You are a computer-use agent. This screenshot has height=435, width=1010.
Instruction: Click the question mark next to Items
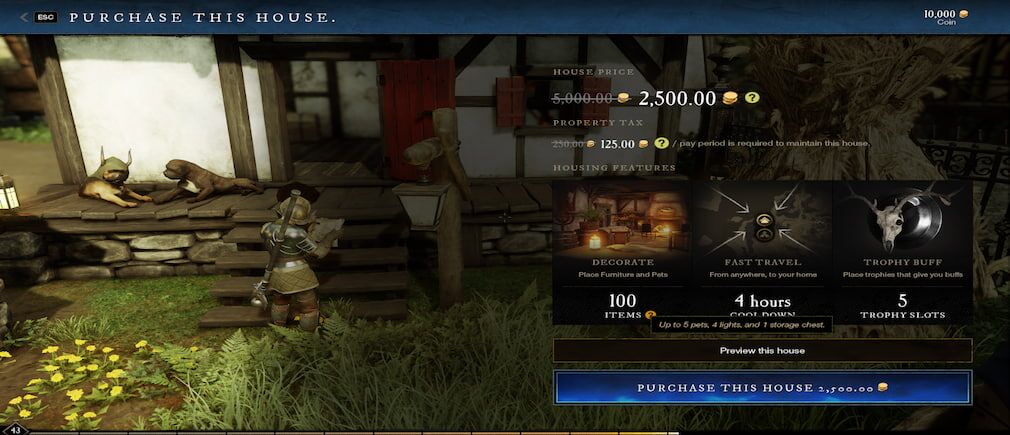click(x=651, y=314)
